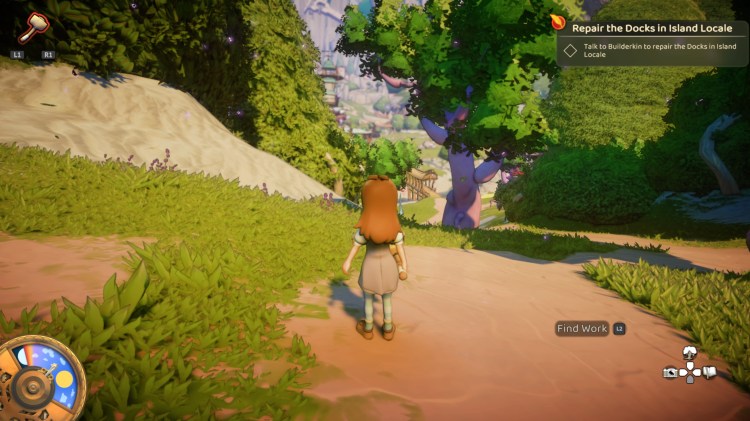This screenshot has height=421, width=750.
Task: Open the camera photo mode icon
Action: 670,373
